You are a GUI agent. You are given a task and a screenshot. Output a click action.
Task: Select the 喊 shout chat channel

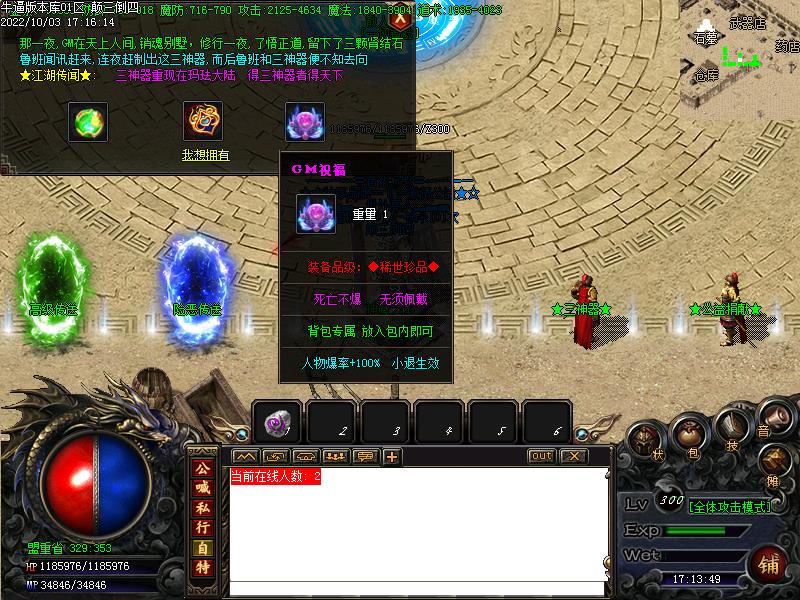(202, 489)
